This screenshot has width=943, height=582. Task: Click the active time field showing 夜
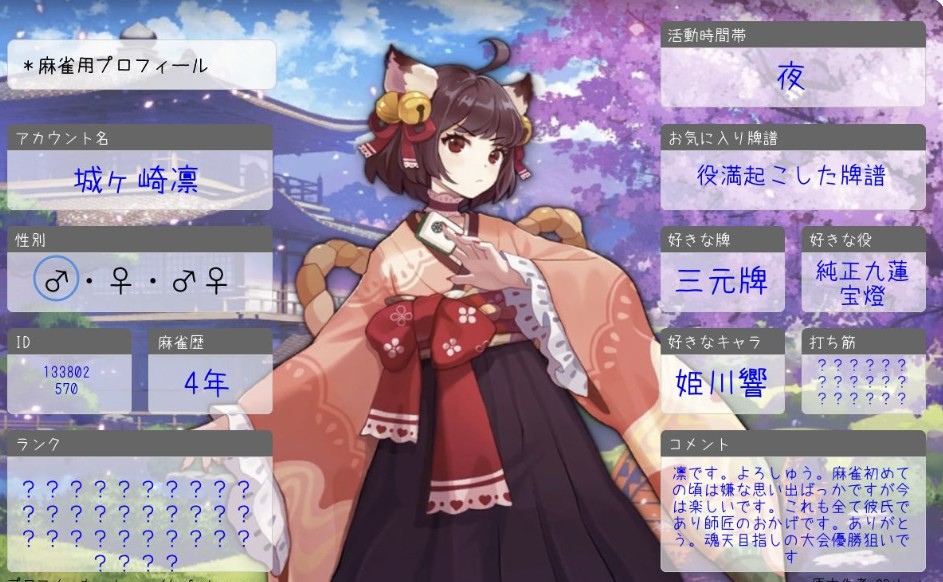pos(790,78)
